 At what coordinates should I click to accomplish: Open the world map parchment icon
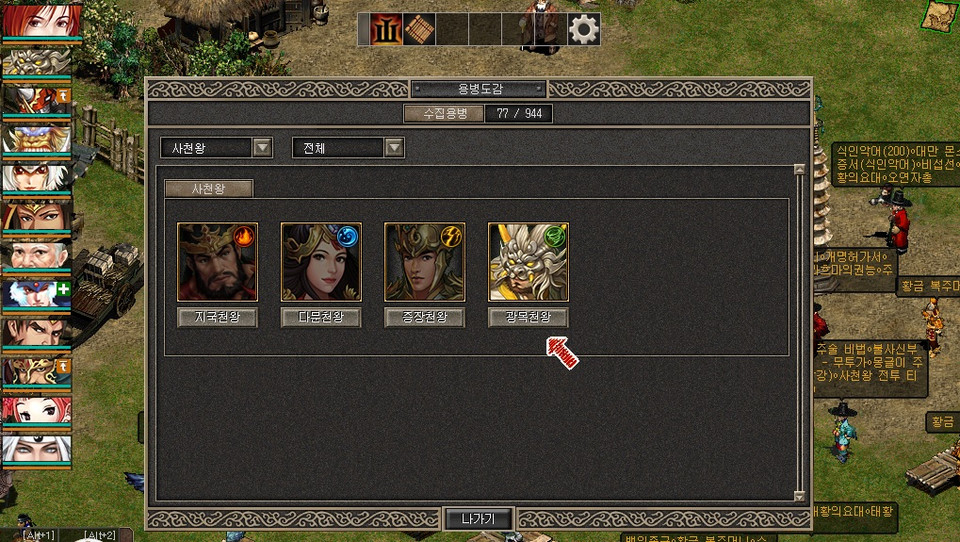coord(940,14)
